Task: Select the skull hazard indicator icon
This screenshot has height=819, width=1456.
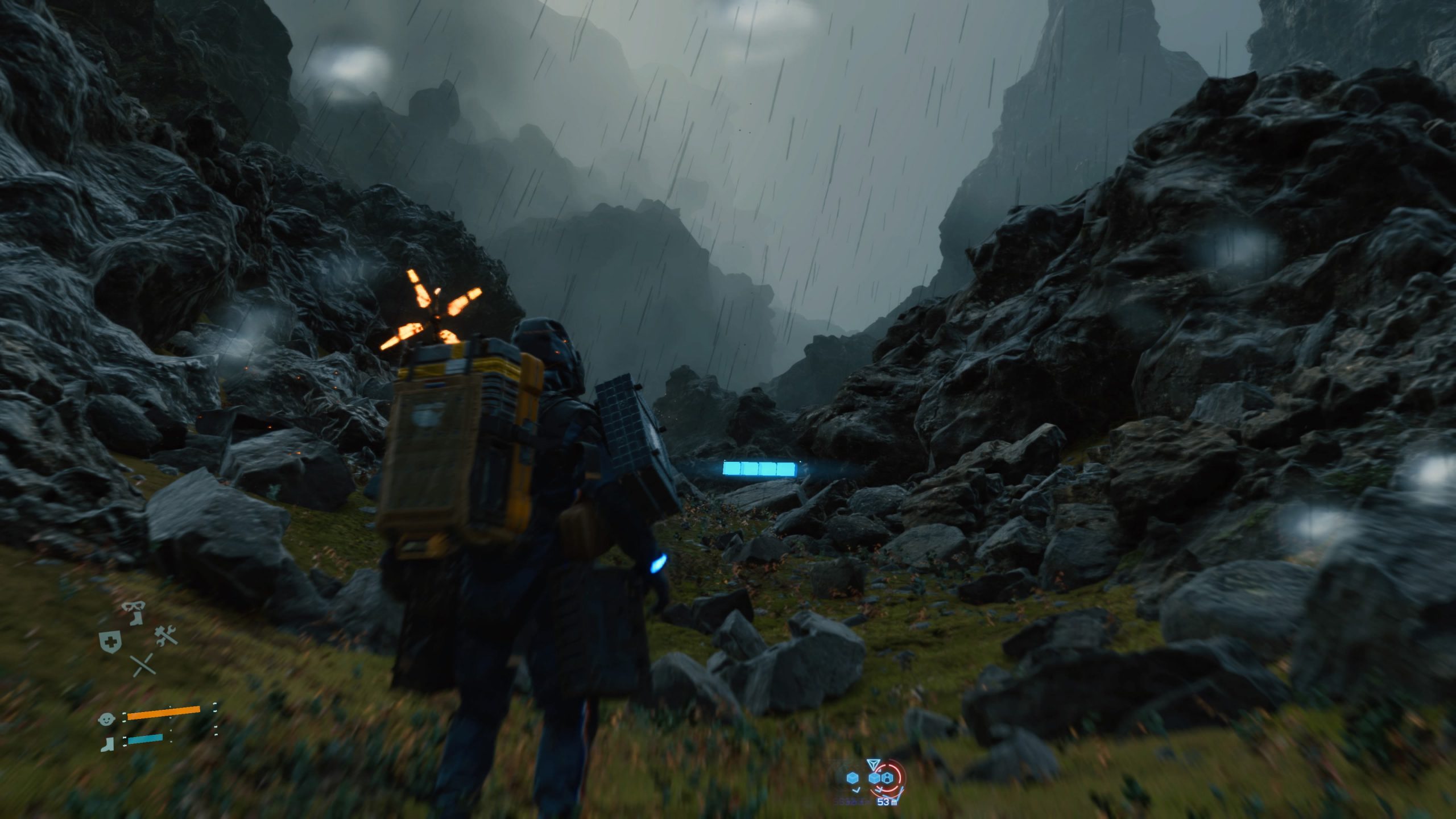Action: point(133,606)
